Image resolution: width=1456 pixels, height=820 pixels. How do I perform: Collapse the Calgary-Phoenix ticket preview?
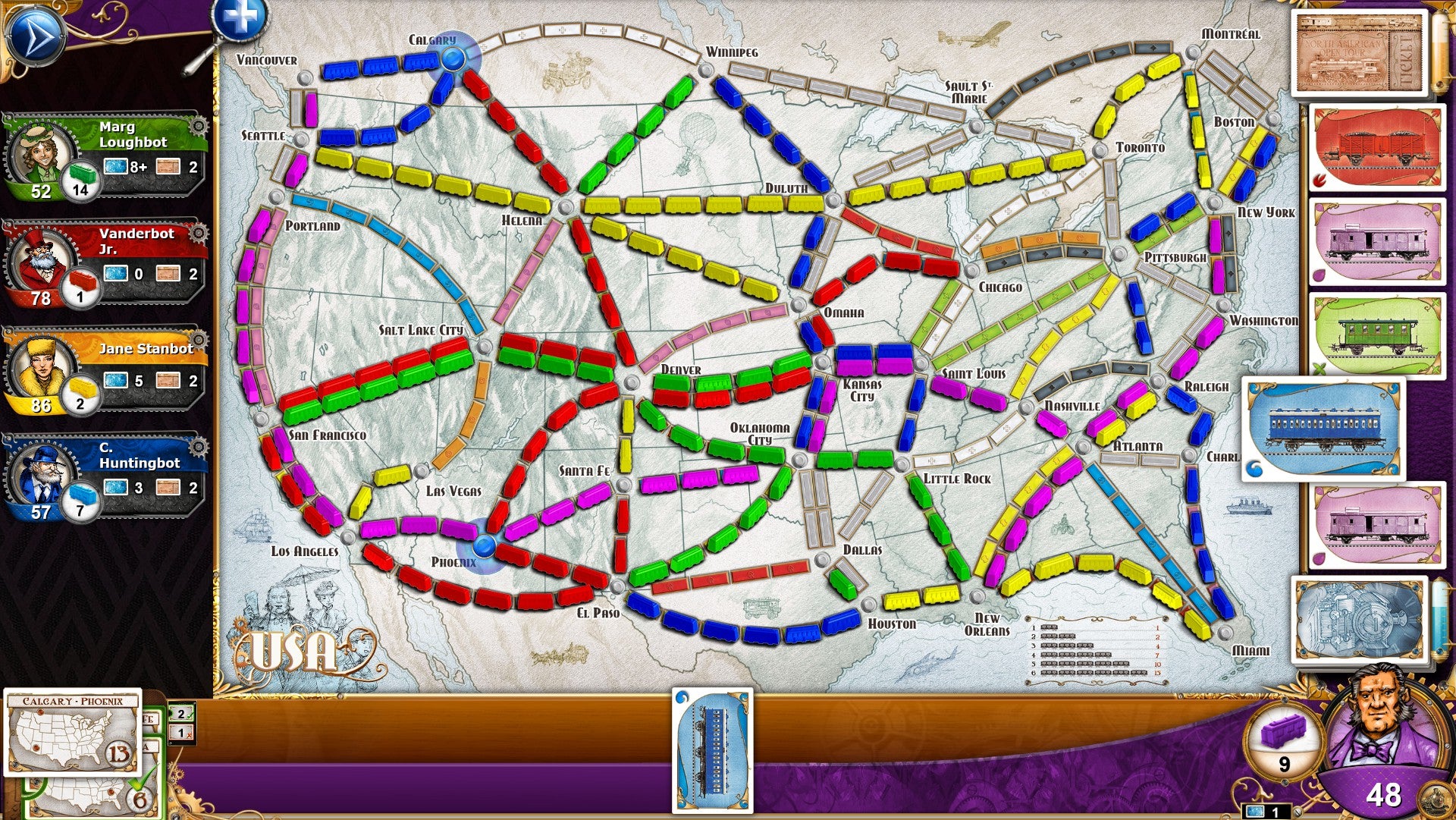[x=72, y=732]
